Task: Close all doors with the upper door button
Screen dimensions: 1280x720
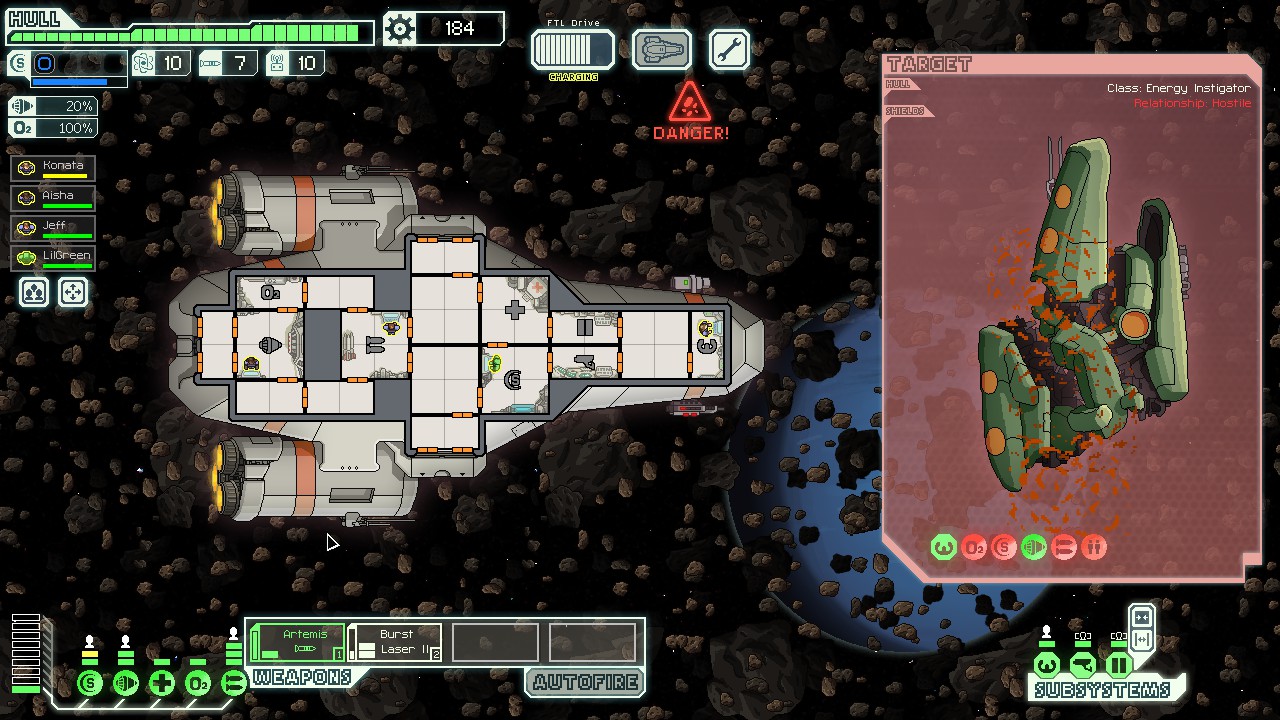Action: 1141,617
